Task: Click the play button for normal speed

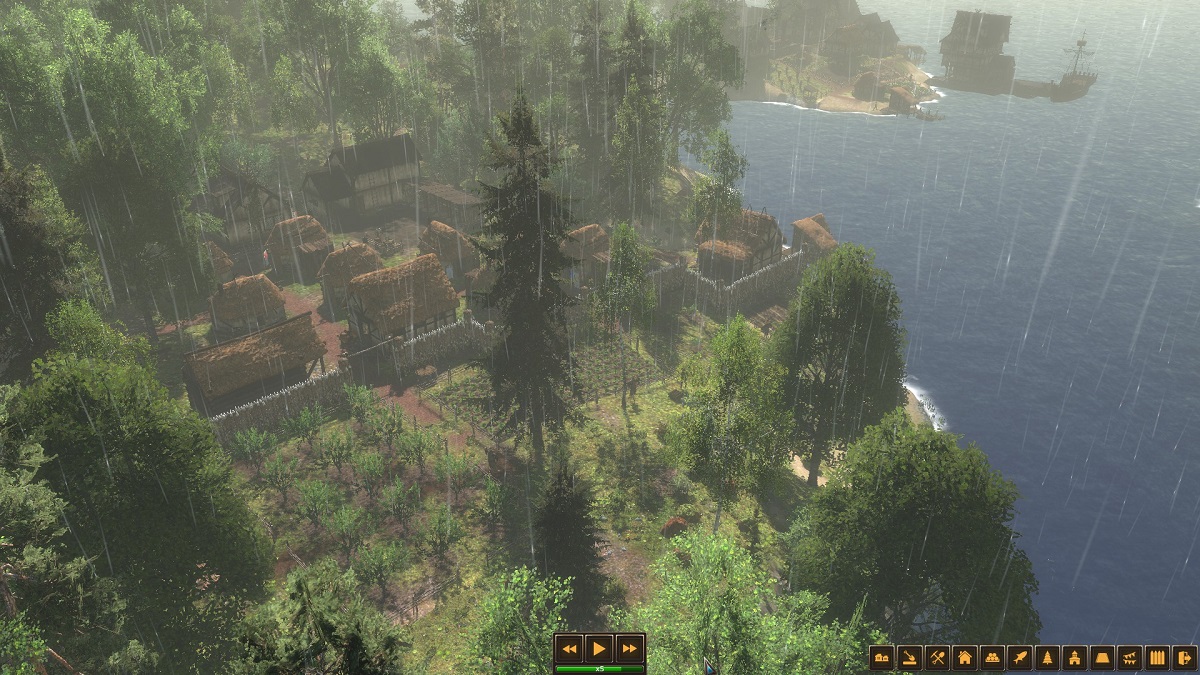Action: [599, 648]
